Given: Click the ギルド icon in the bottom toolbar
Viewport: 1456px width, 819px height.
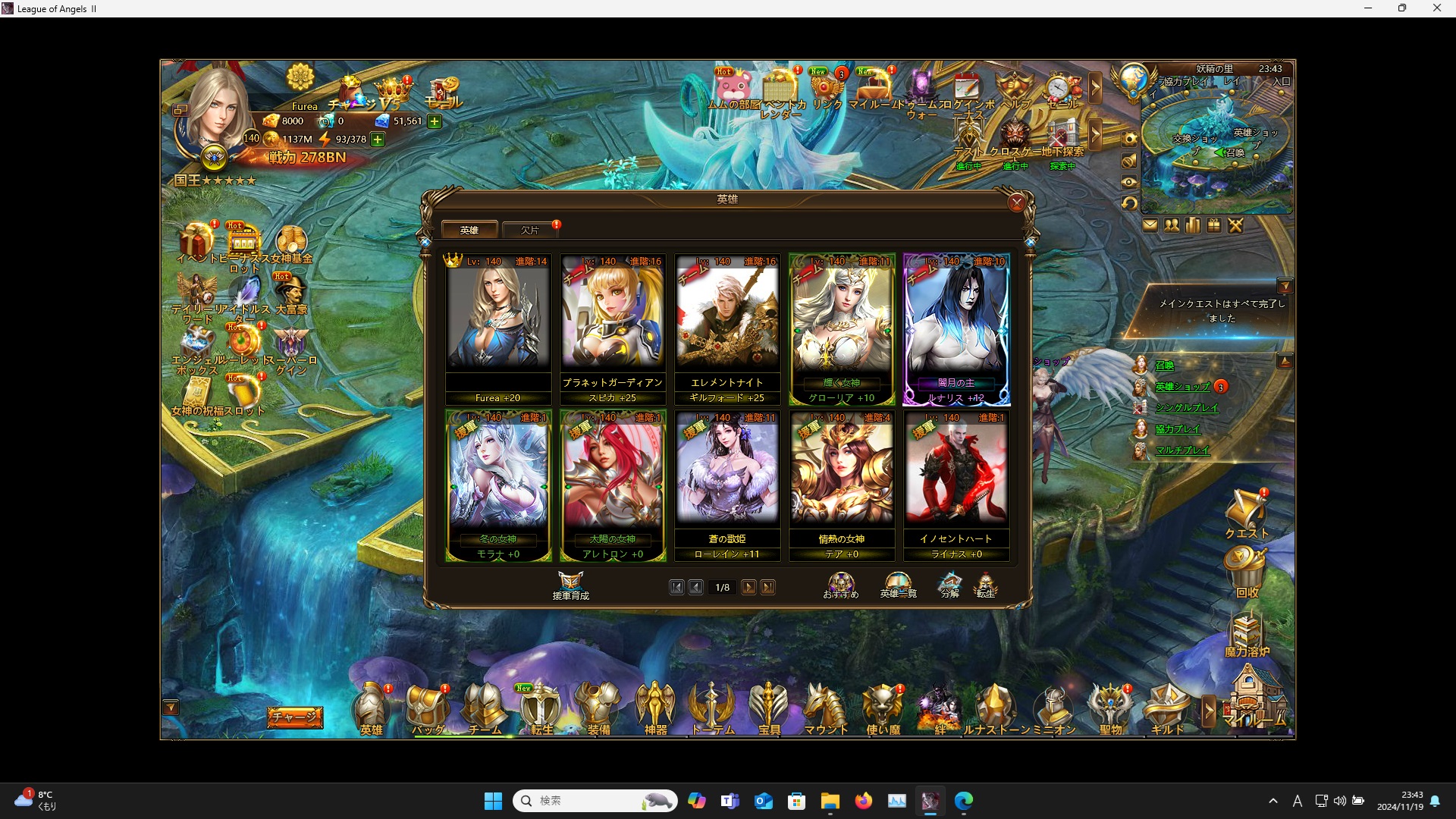Looking at the screenshot, I should [1166, 705].
